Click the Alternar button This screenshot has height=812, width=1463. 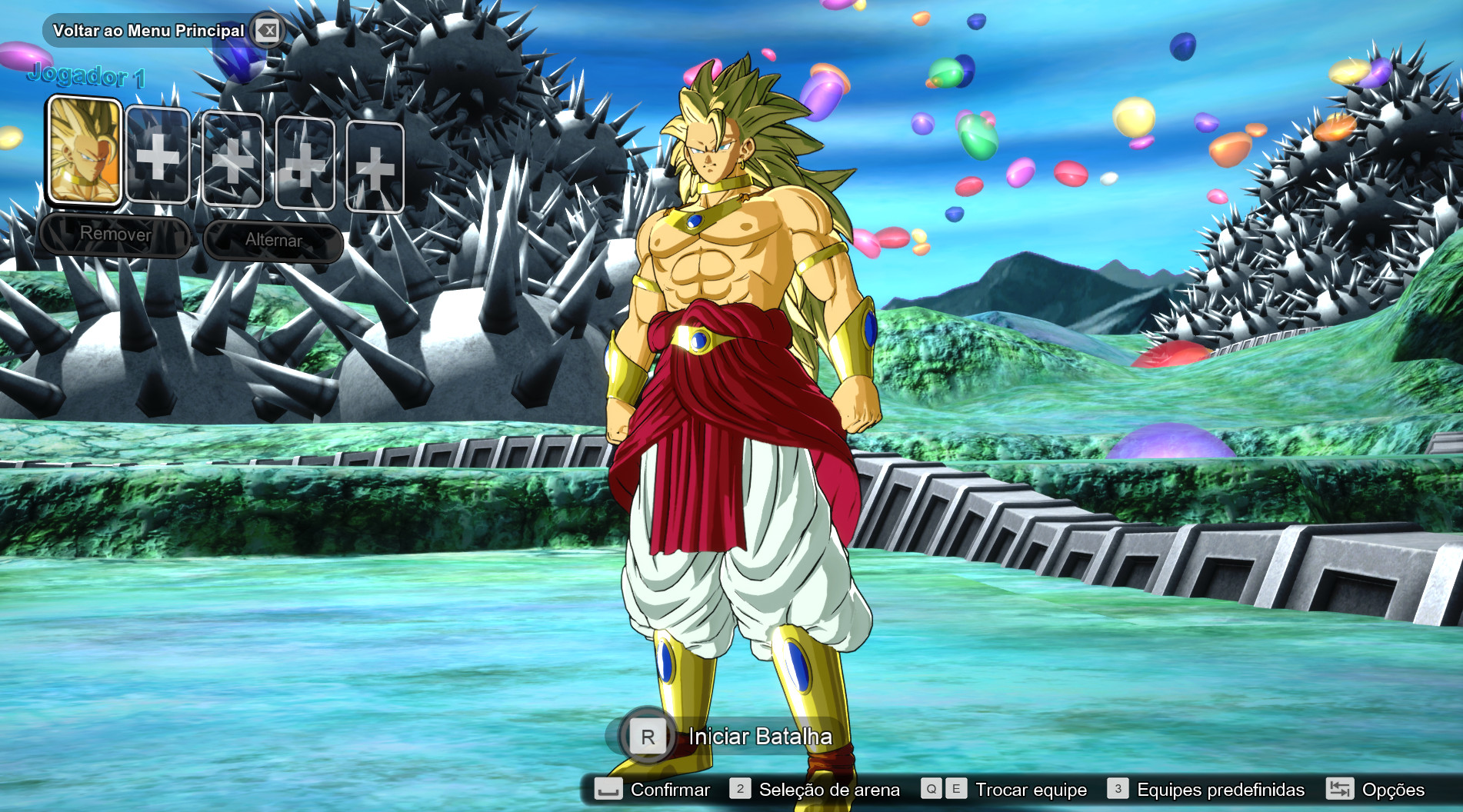click(274, 241)
